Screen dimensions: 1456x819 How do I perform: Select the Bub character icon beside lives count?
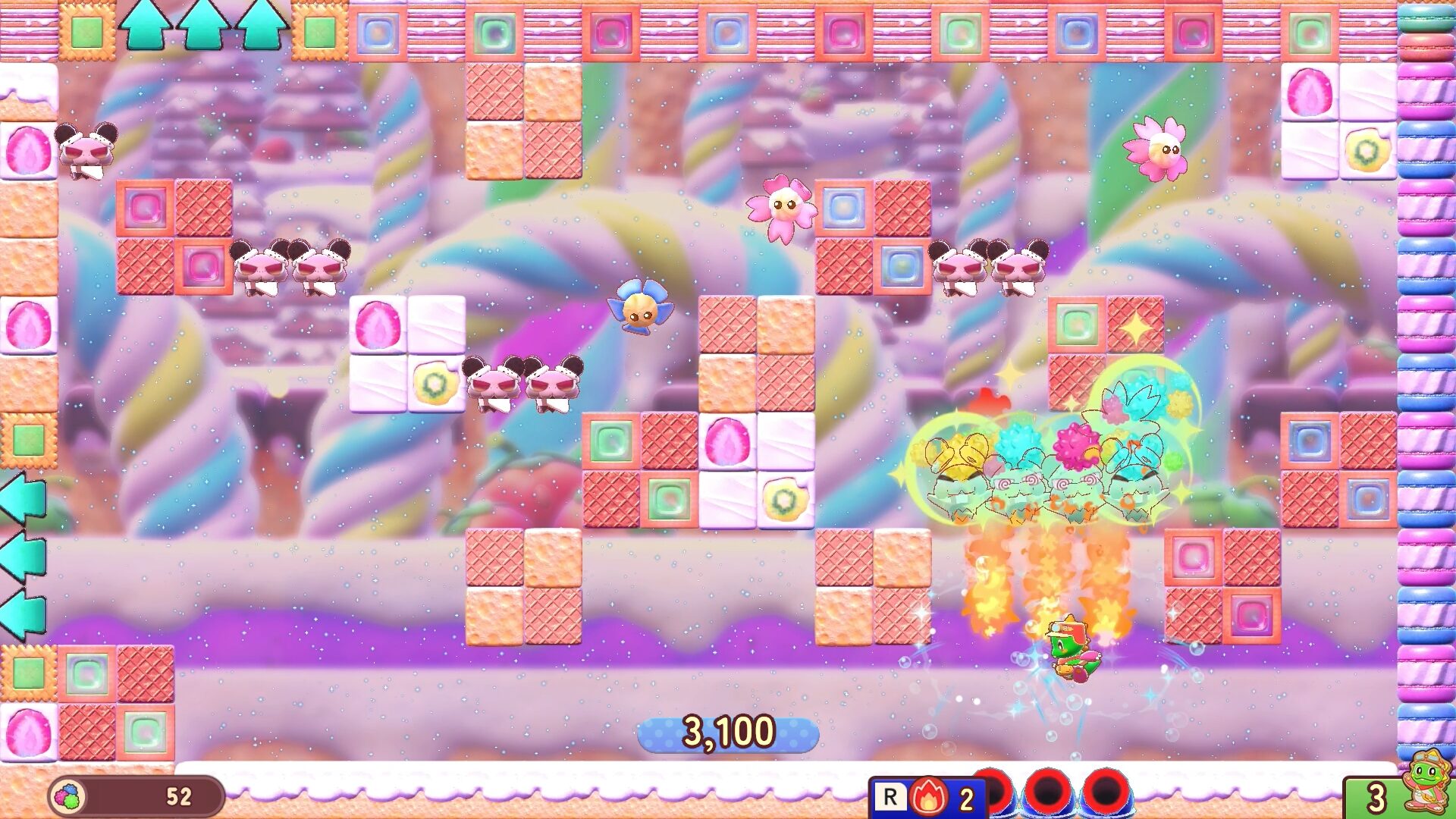click(x=1436, y=791)
